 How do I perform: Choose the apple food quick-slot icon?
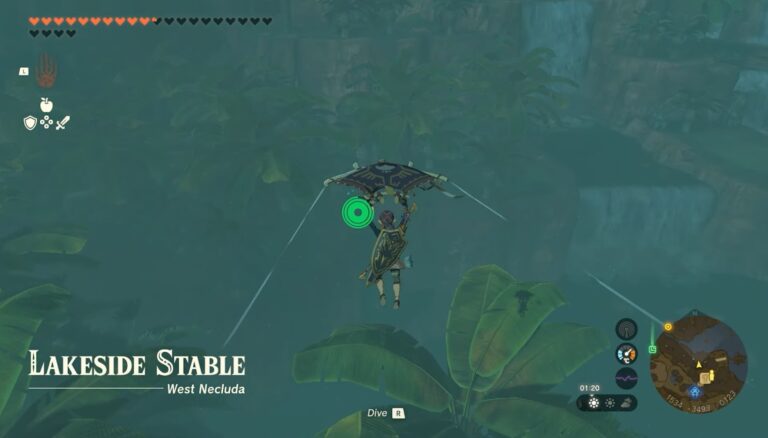point(46,104)
